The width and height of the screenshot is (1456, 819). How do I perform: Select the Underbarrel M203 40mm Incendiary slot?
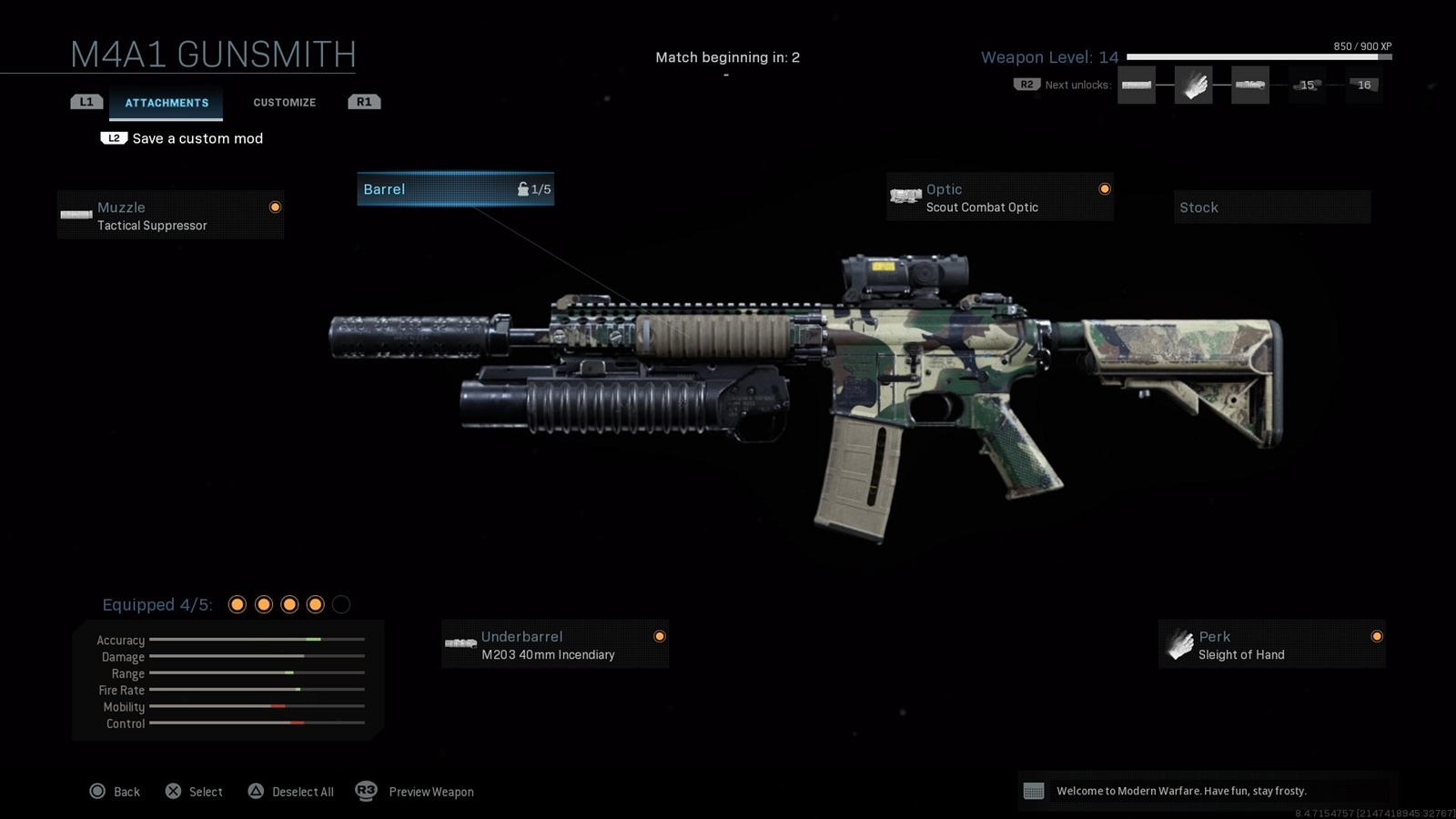click(554, 645)
